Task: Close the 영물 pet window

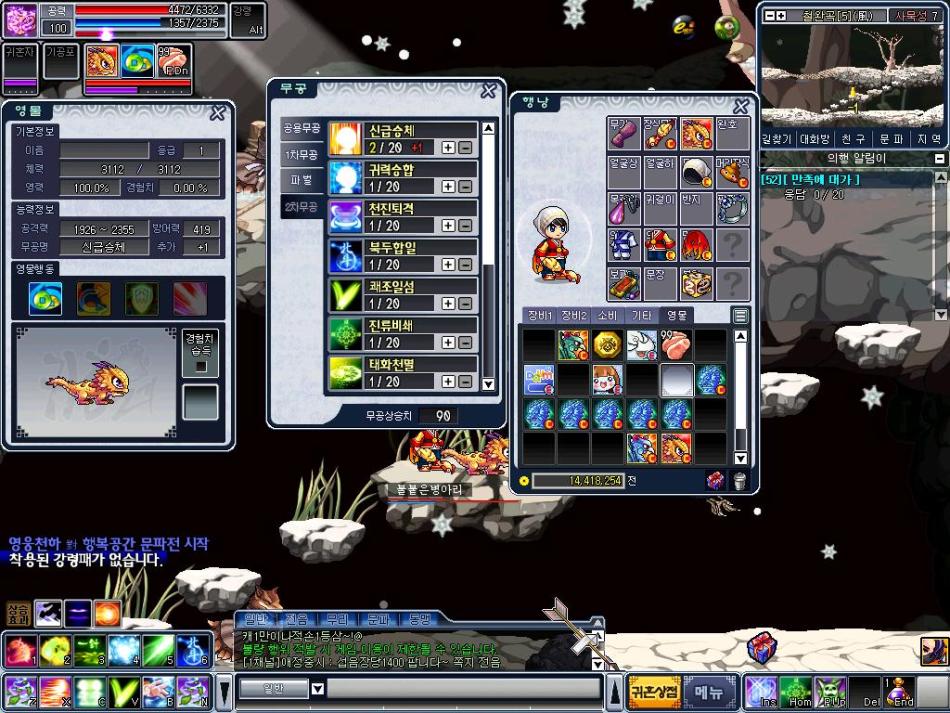Action: (217, 113)
